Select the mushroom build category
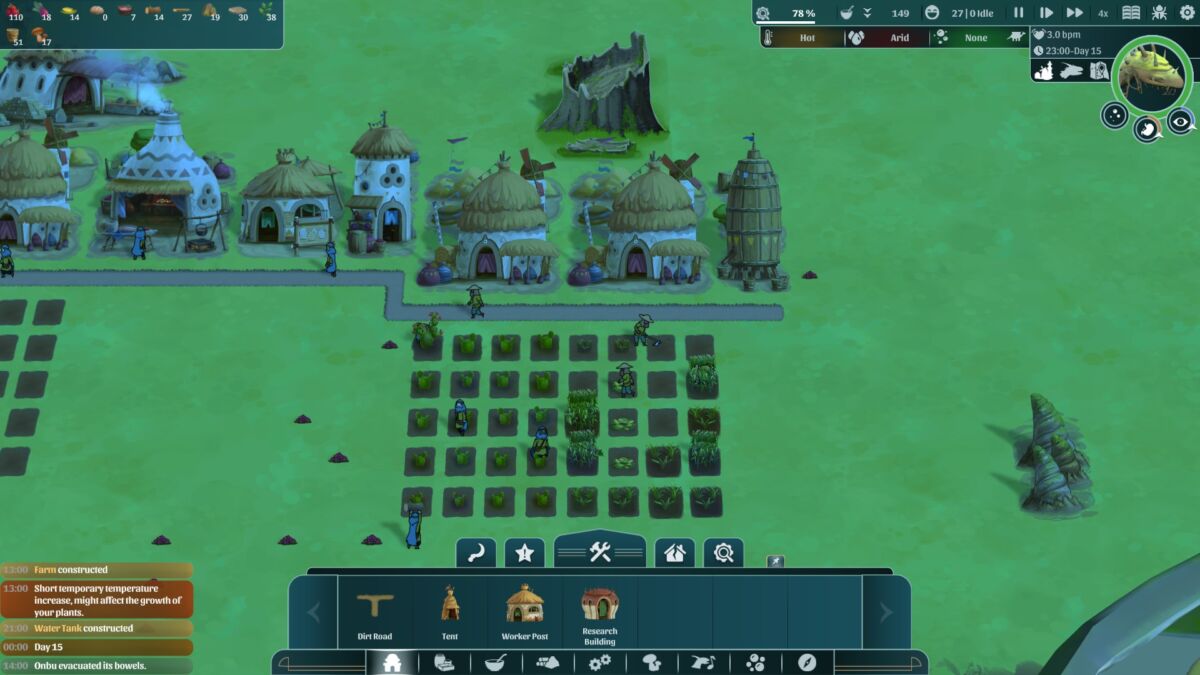Image resolution: width=1200 pixels, height=675 pixels. [x=651, y=662]
